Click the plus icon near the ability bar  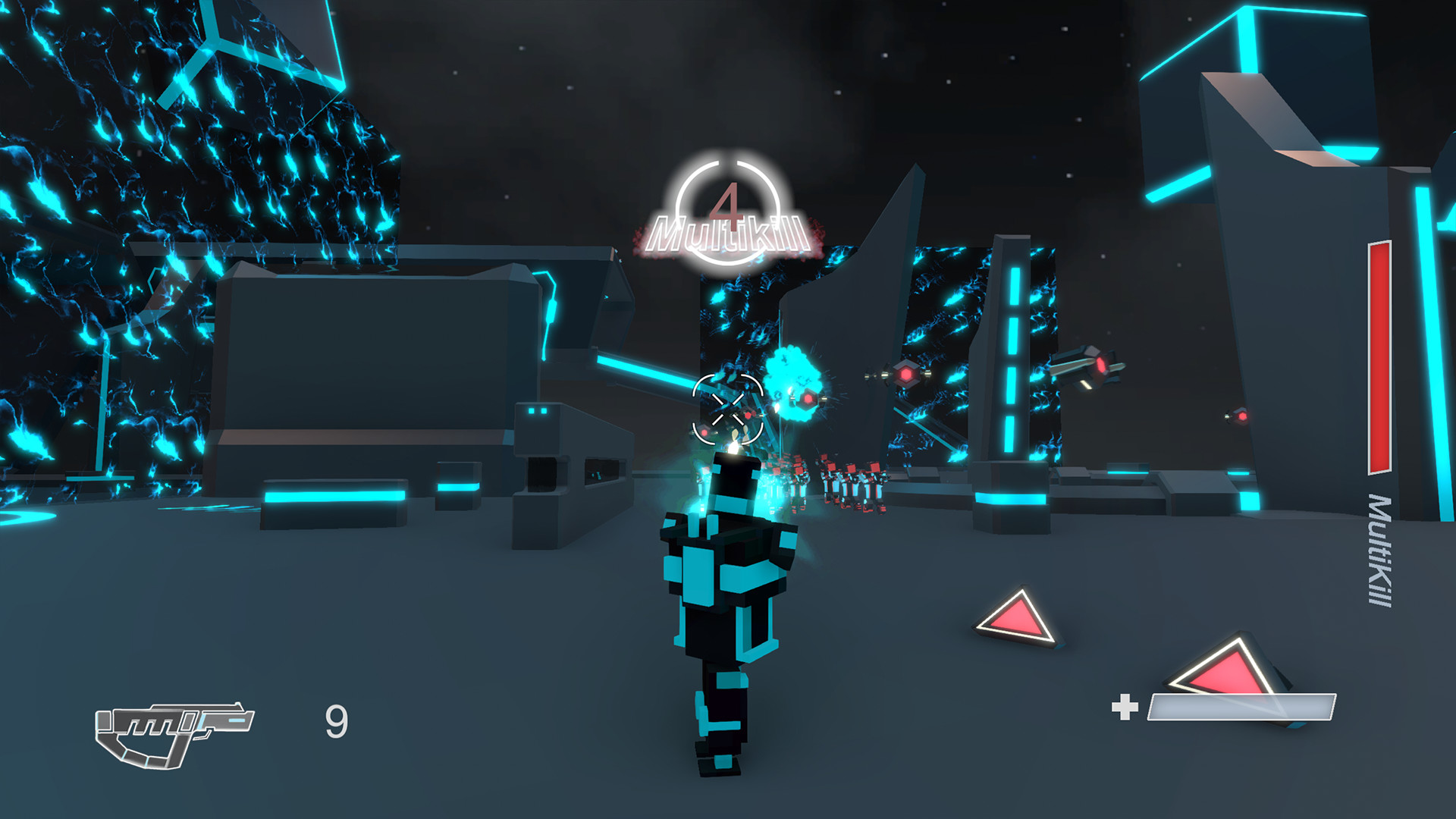[x=1125, y=707]
